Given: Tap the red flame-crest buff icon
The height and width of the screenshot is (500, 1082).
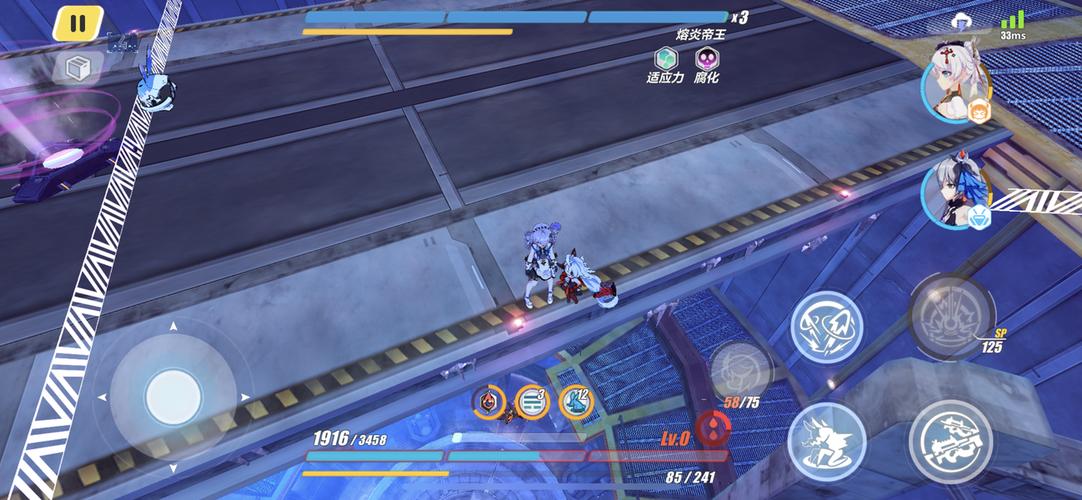Looking at the screenshot, I should coord(488,402).
